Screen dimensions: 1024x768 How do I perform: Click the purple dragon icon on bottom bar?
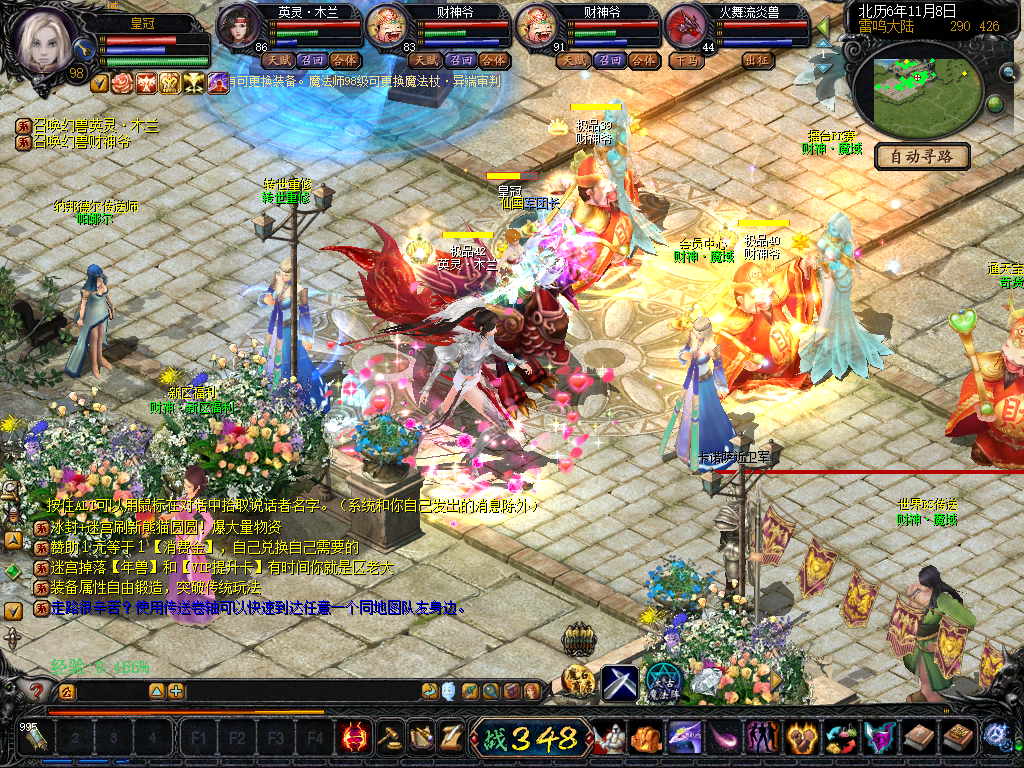(x=684, y=738)
